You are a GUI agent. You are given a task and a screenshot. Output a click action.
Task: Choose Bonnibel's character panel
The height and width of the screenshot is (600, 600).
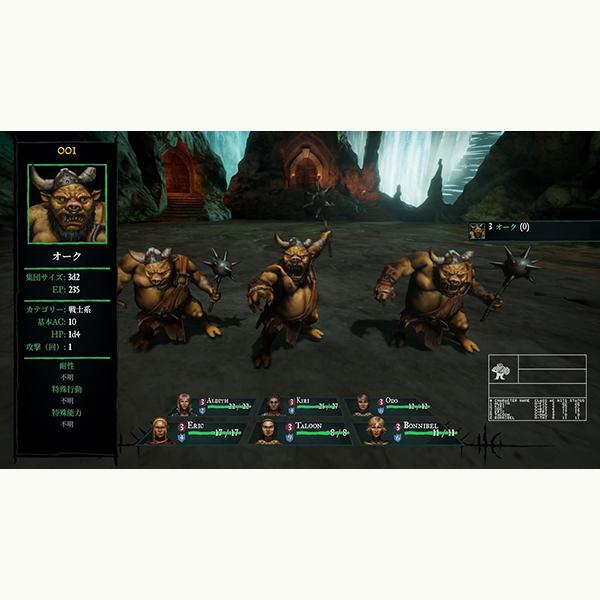coord(410,431)
